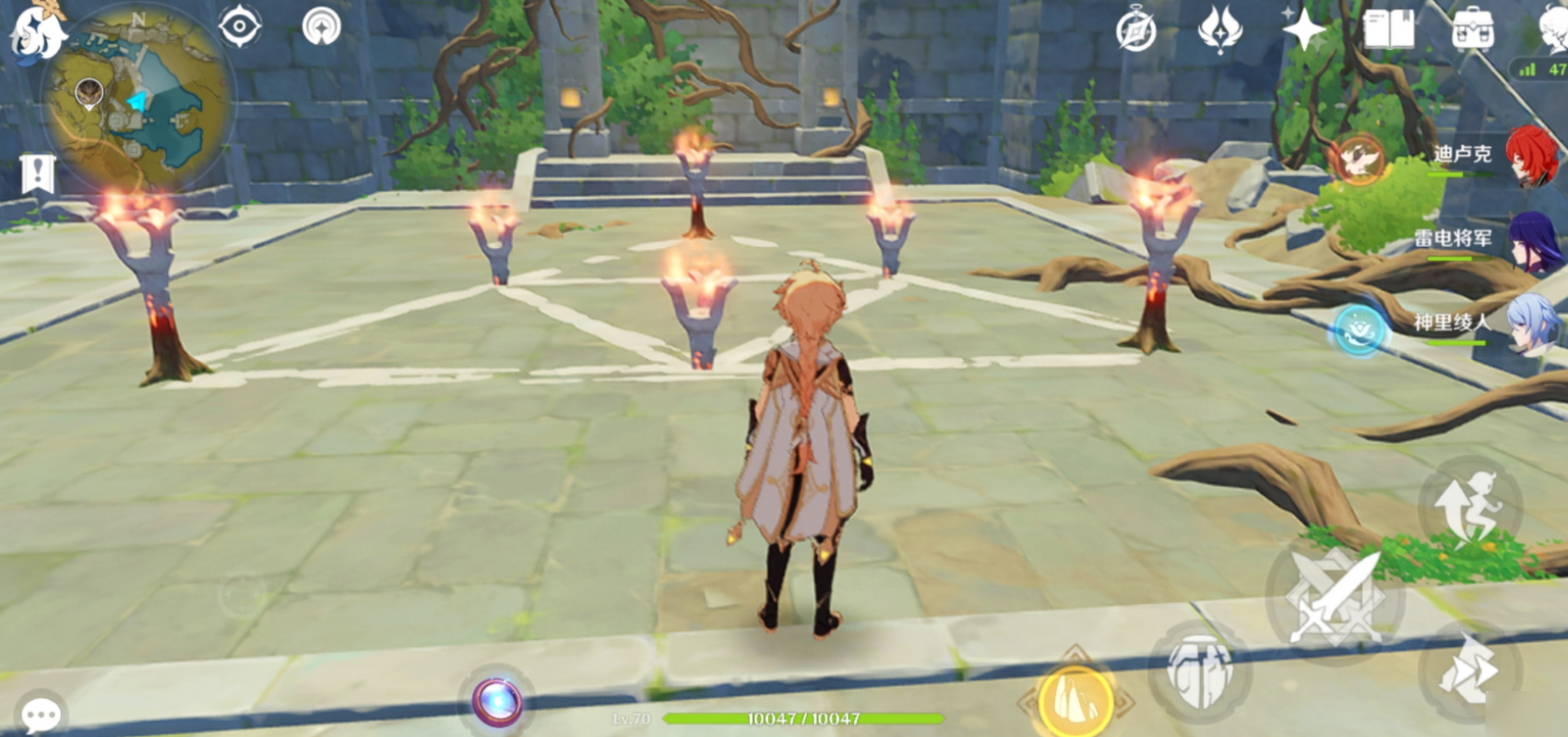The image size is (1568, 737).
Task: Tap the sprint dash button
Action: point(1467,673)
